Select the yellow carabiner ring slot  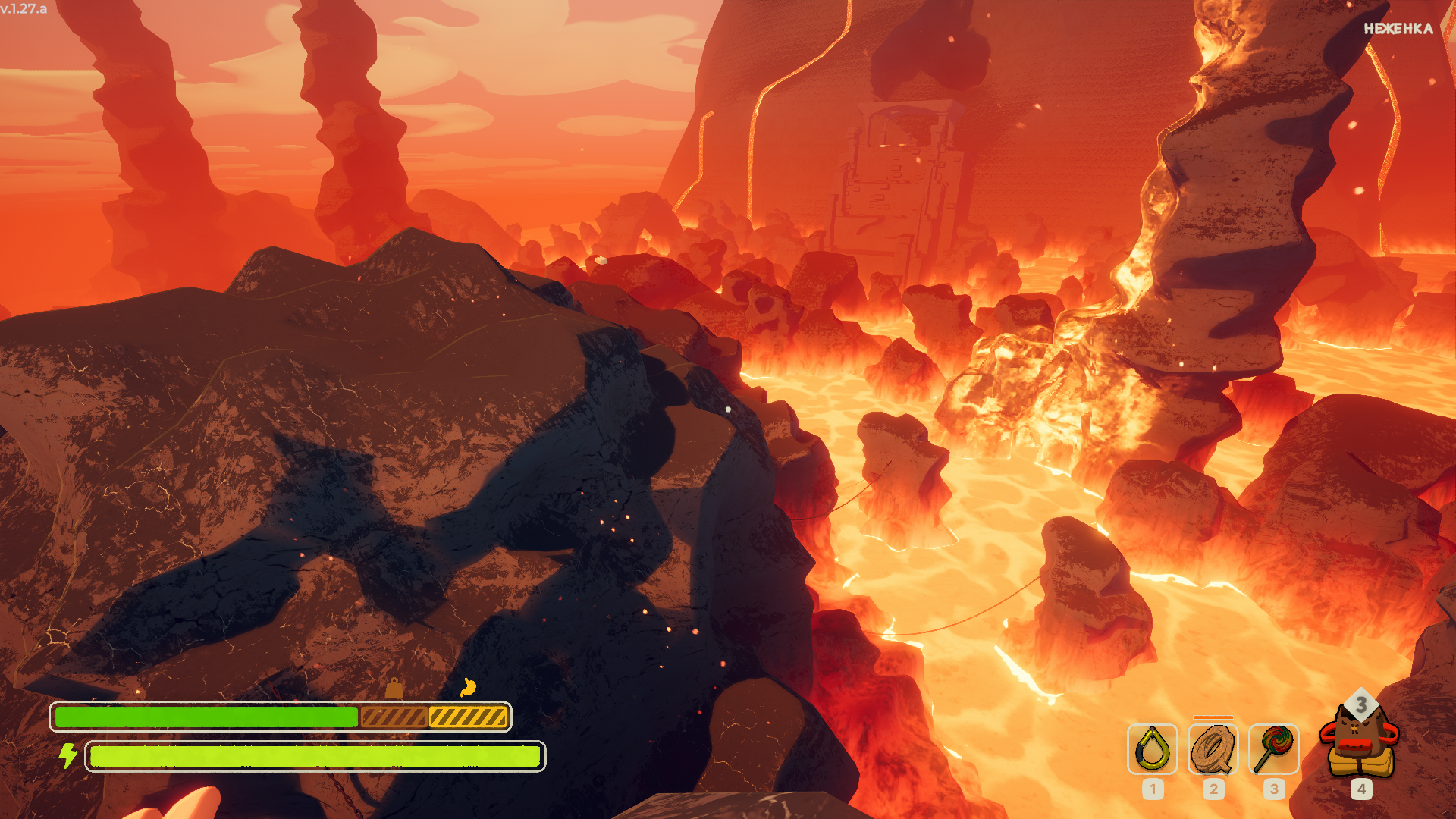1152,749
